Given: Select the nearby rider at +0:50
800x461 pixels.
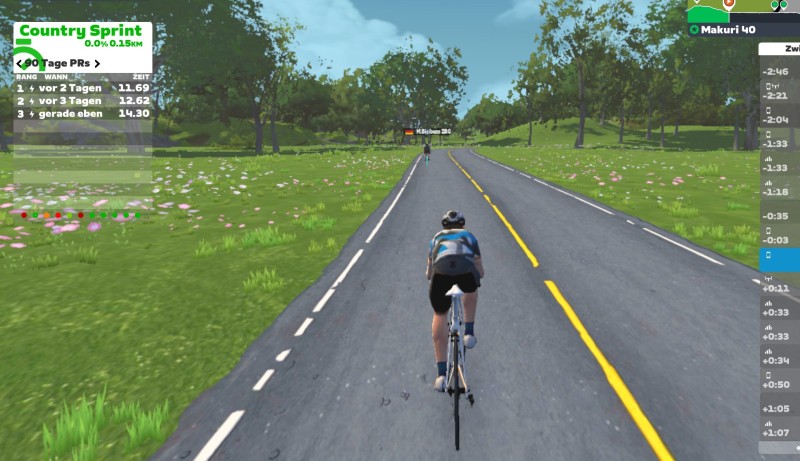Looking at the screenshot, I should [x=779, y=384].
